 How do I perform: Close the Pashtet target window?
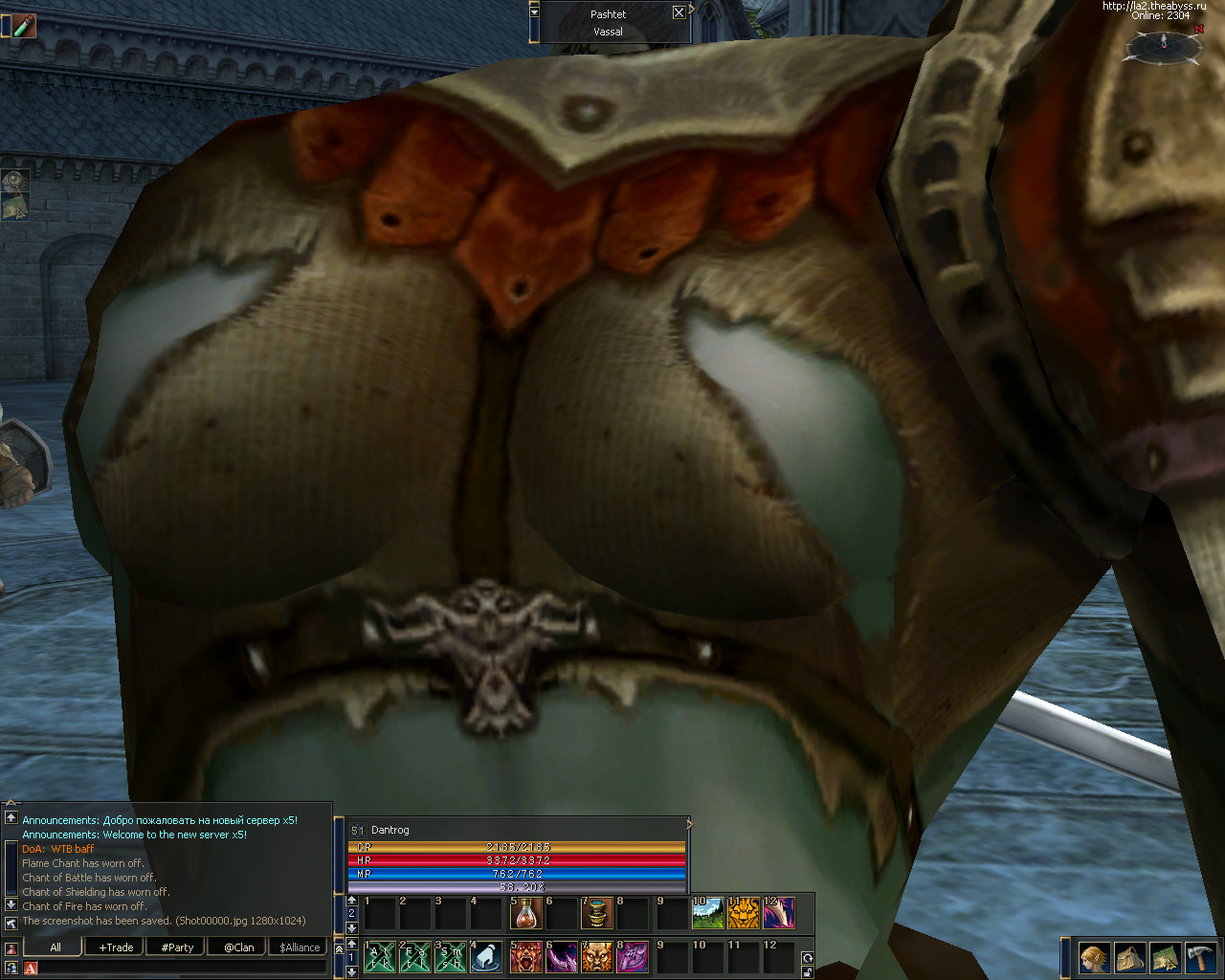679,12
